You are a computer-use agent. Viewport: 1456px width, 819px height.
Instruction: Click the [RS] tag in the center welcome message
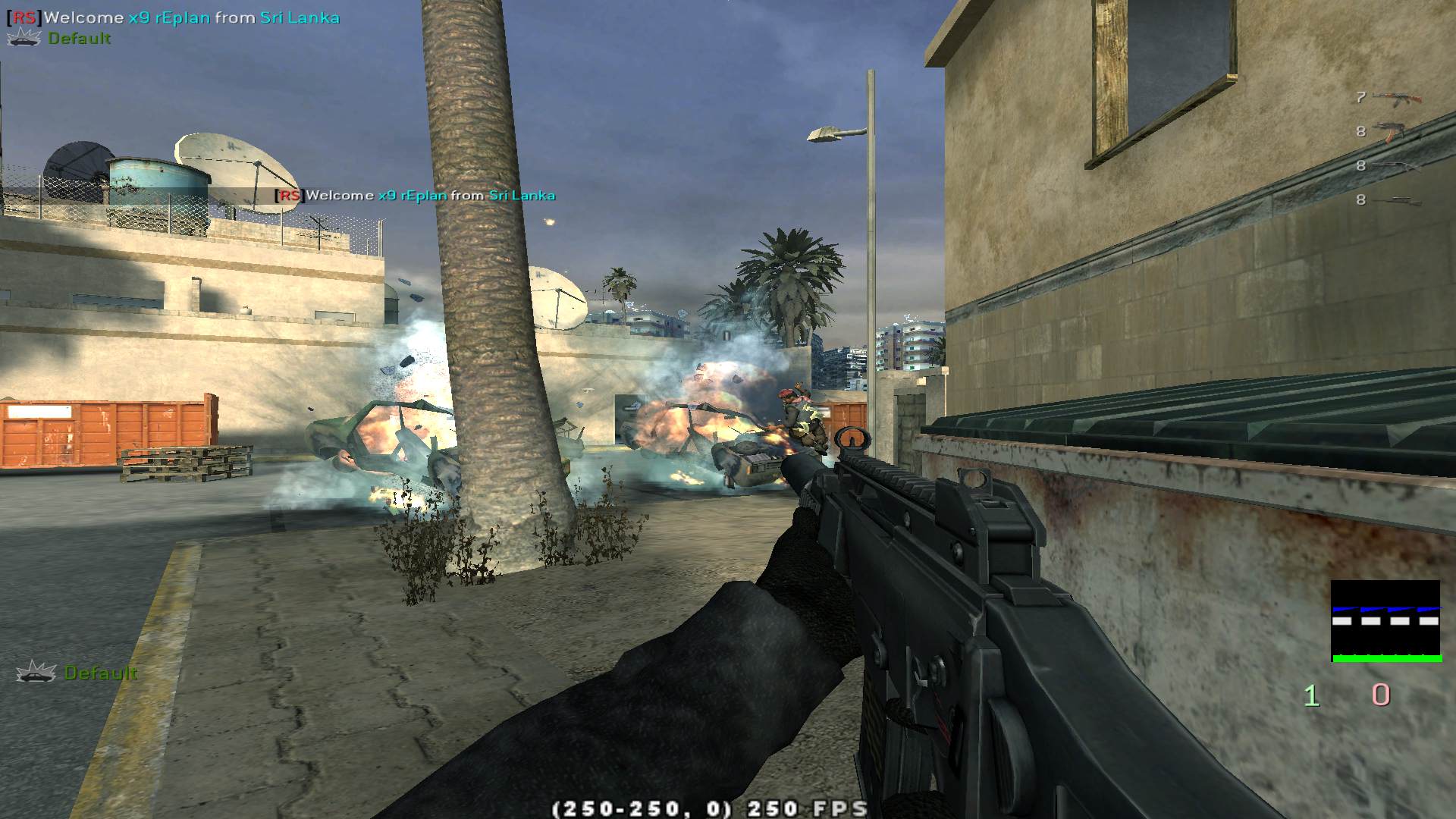click(x=291, y=195)
